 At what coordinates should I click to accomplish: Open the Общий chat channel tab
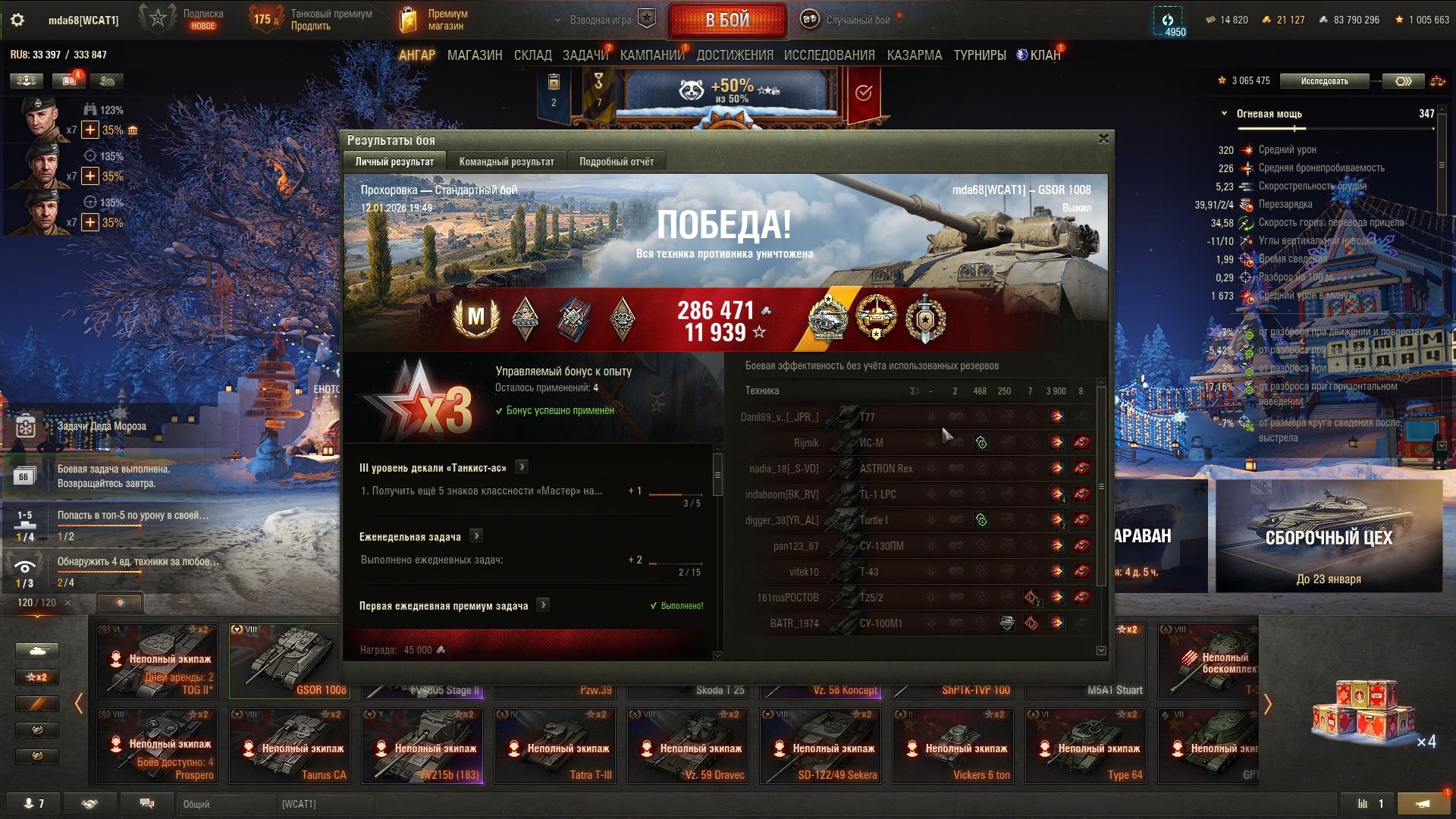(x=226, y=804)
